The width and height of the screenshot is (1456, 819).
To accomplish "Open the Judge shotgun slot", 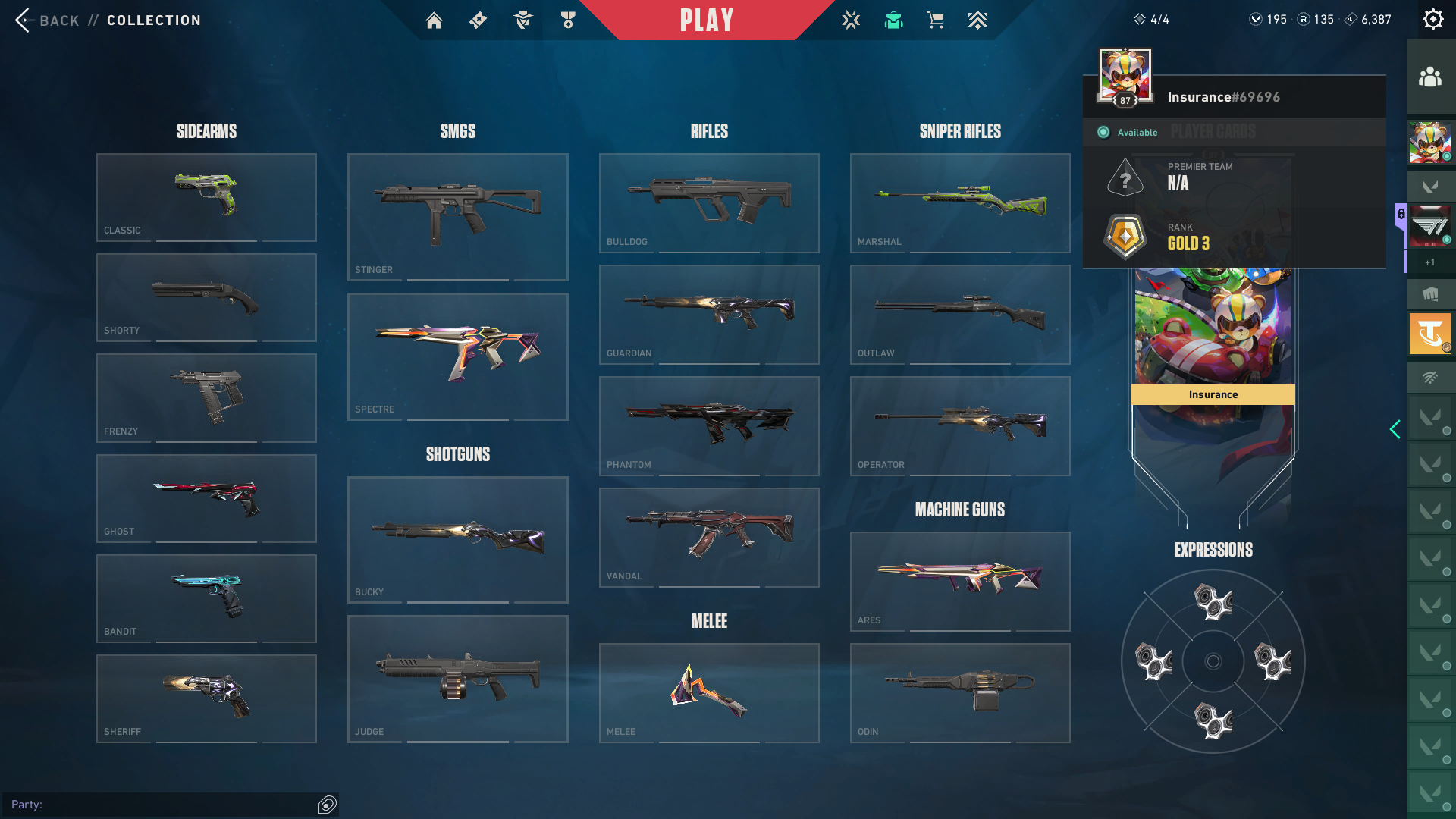I will pos(457,679).
